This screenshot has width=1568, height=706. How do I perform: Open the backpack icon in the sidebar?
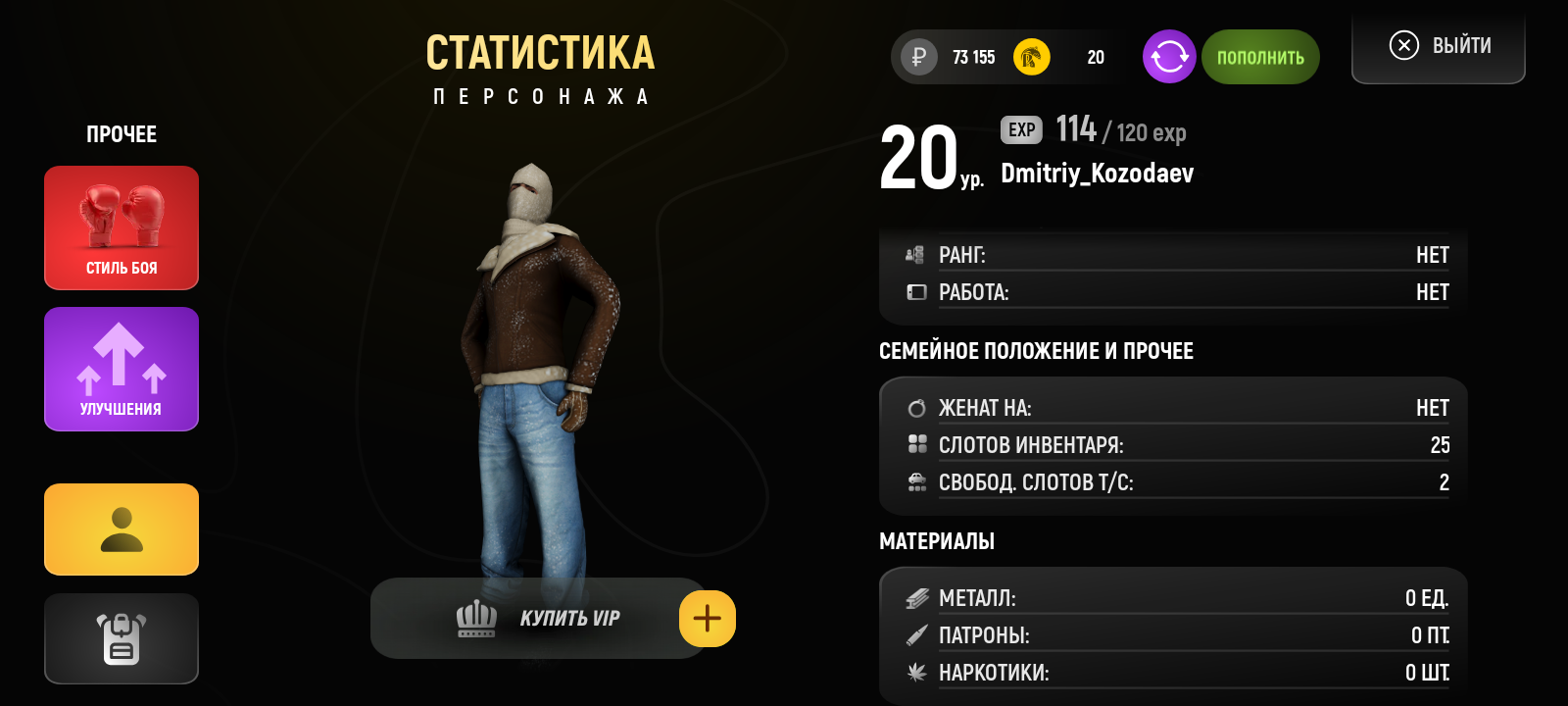121,638
